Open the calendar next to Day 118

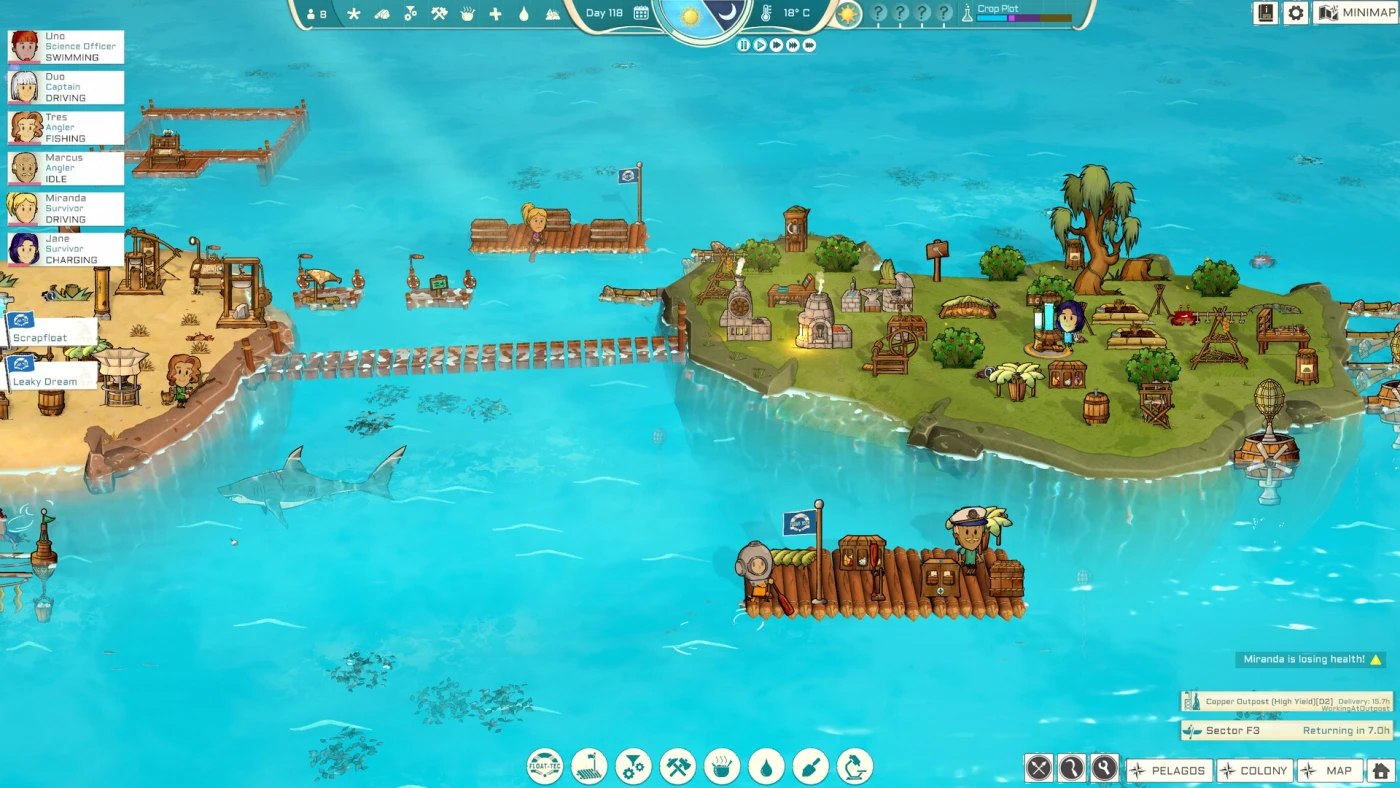641,13
